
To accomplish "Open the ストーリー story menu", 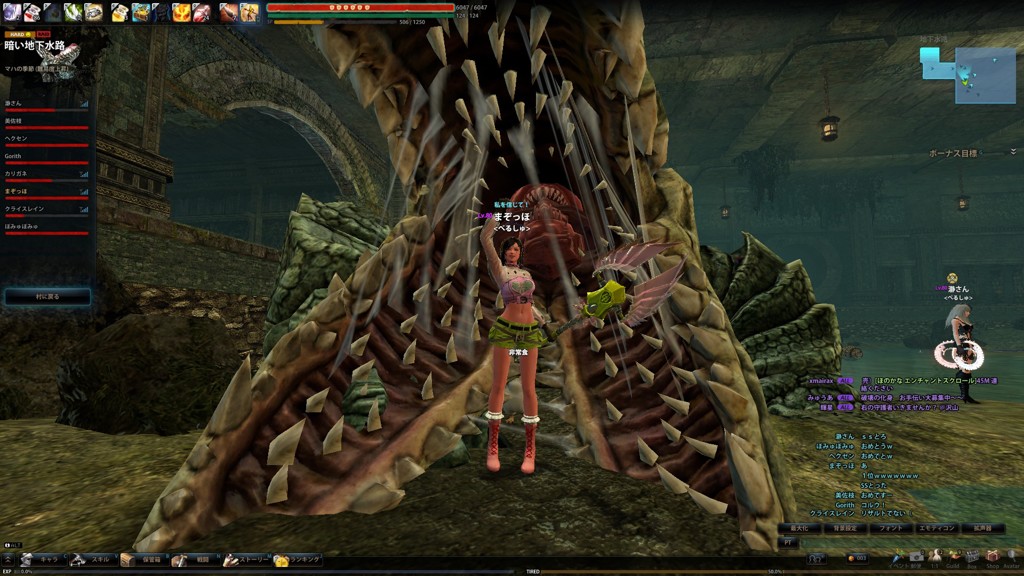I will coord(244,560).
